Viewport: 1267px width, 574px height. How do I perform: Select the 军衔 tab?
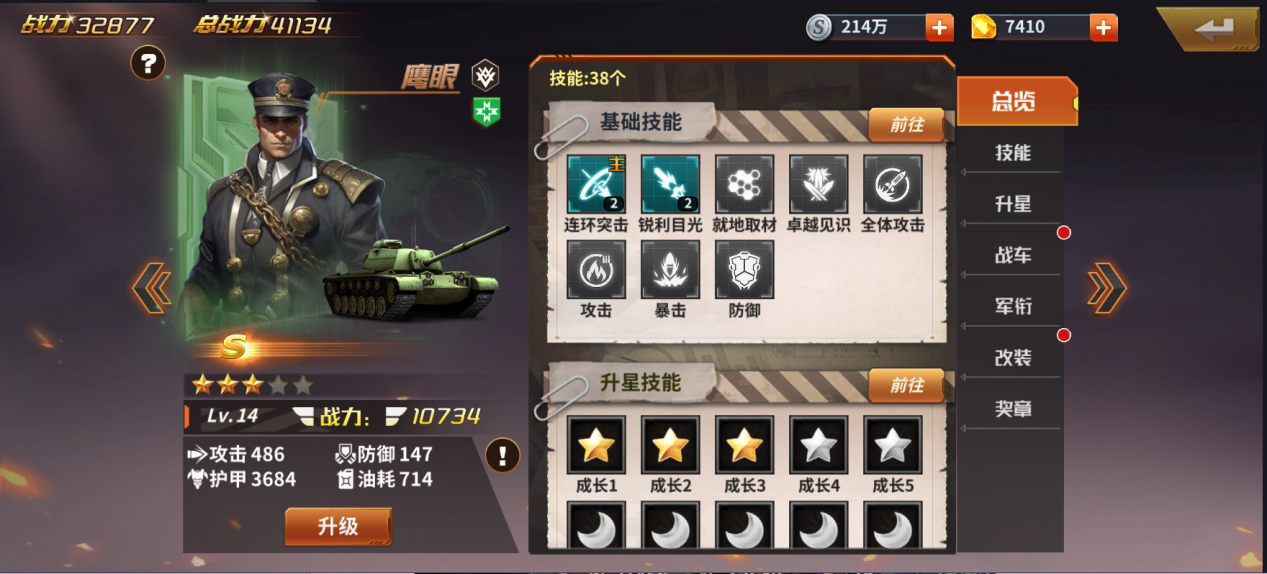(x=1012, y=306)
